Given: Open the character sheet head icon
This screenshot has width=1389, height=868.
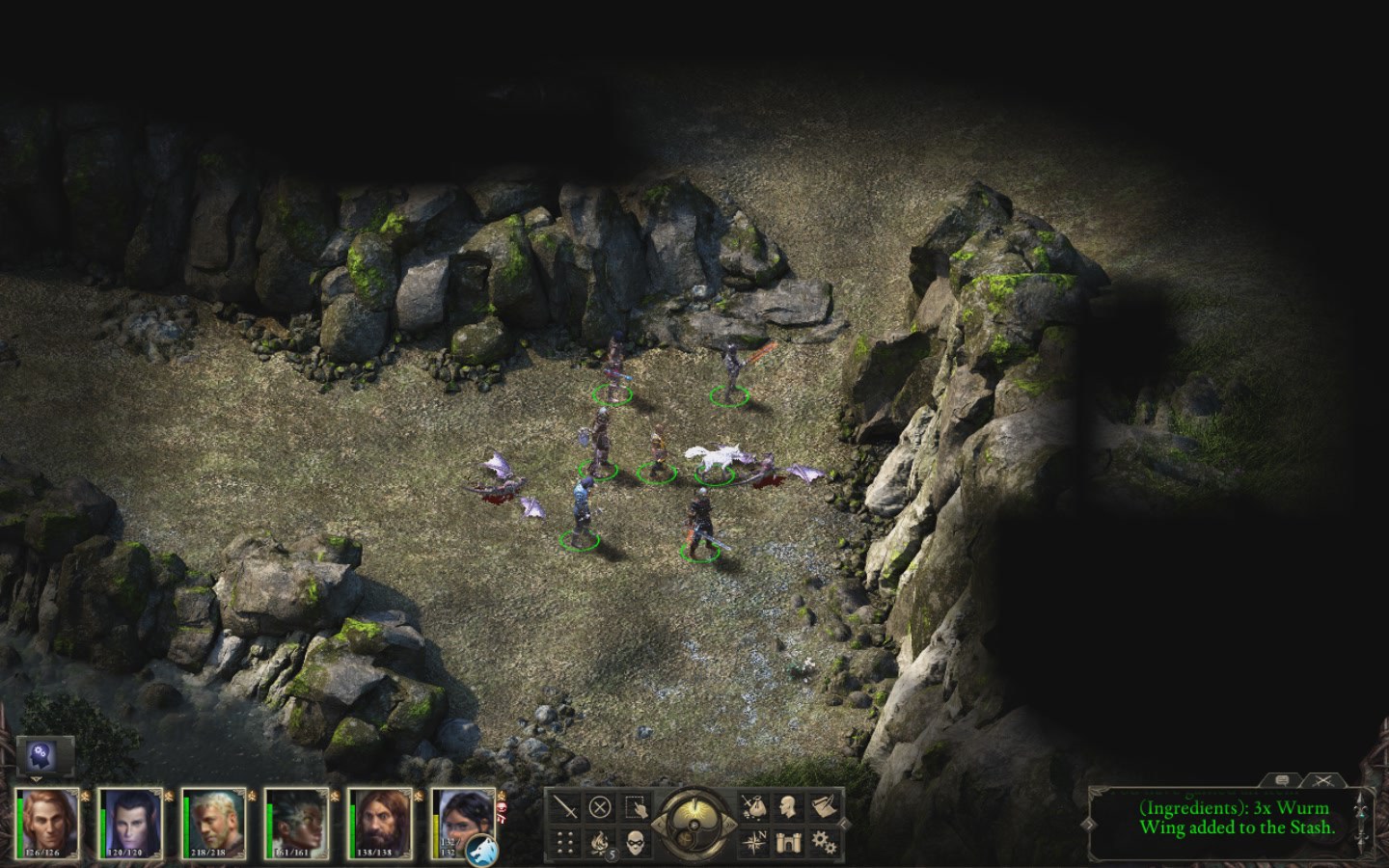Looking at the screenshot, I should (x=788, y=806).
